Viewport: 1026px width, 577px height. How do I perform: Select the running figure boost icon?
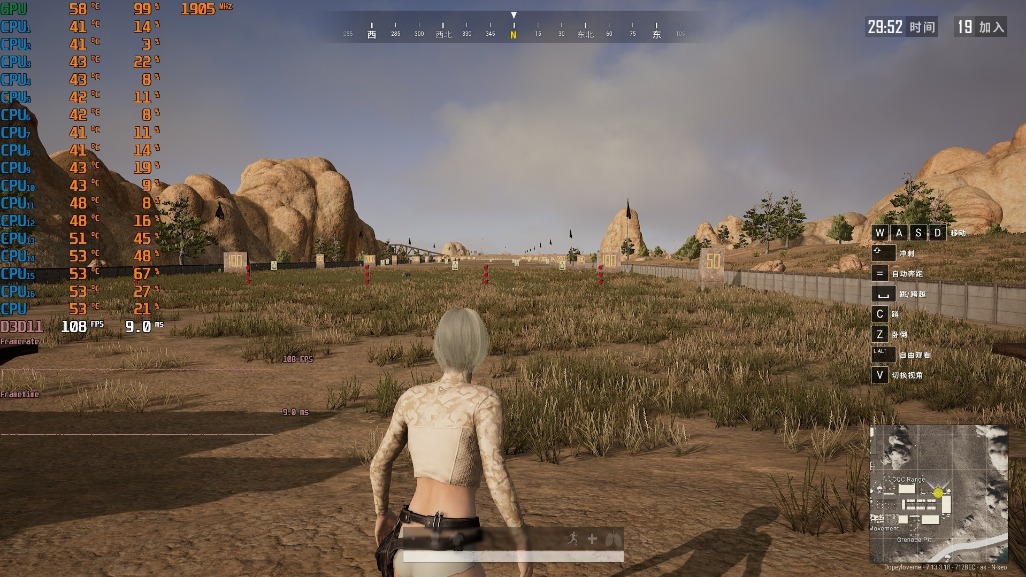[x=572, y=538]
